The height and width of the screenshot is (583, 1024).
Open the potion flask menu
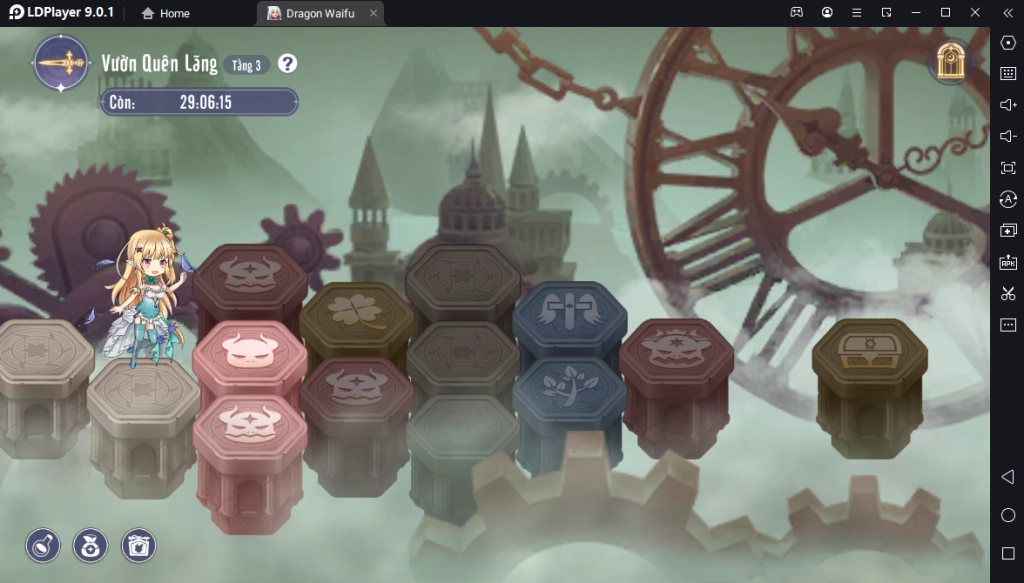click(x=43, y=545)
